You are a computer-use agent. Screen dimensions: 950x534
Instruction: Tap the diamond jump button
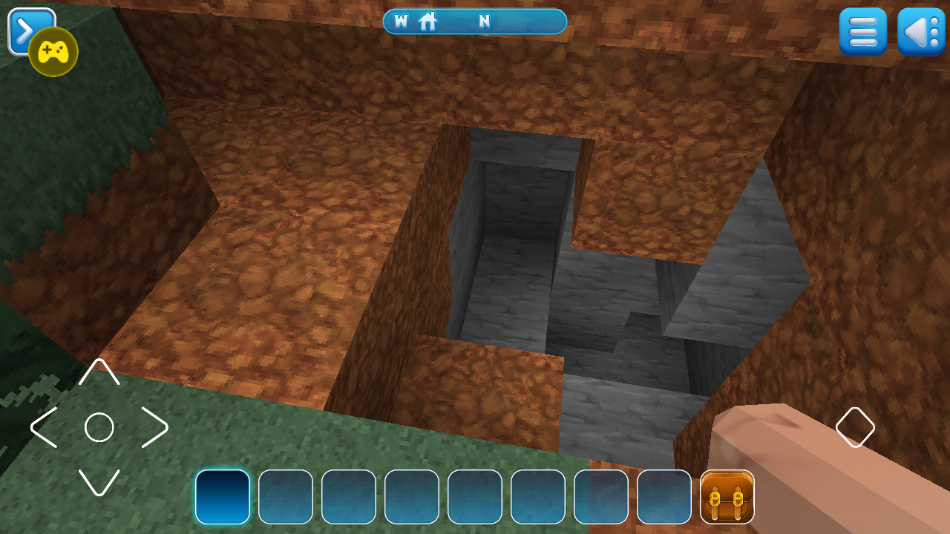pos(855,427)
